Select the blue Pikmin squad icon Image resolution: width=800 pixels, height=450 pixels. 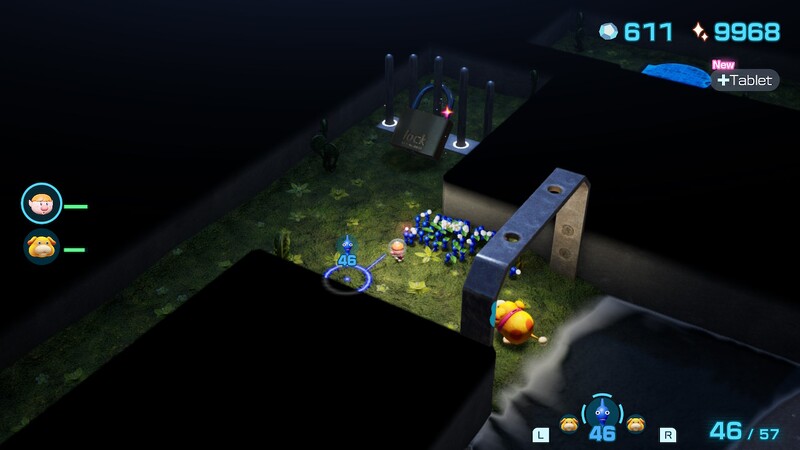(x=602, y=411)
